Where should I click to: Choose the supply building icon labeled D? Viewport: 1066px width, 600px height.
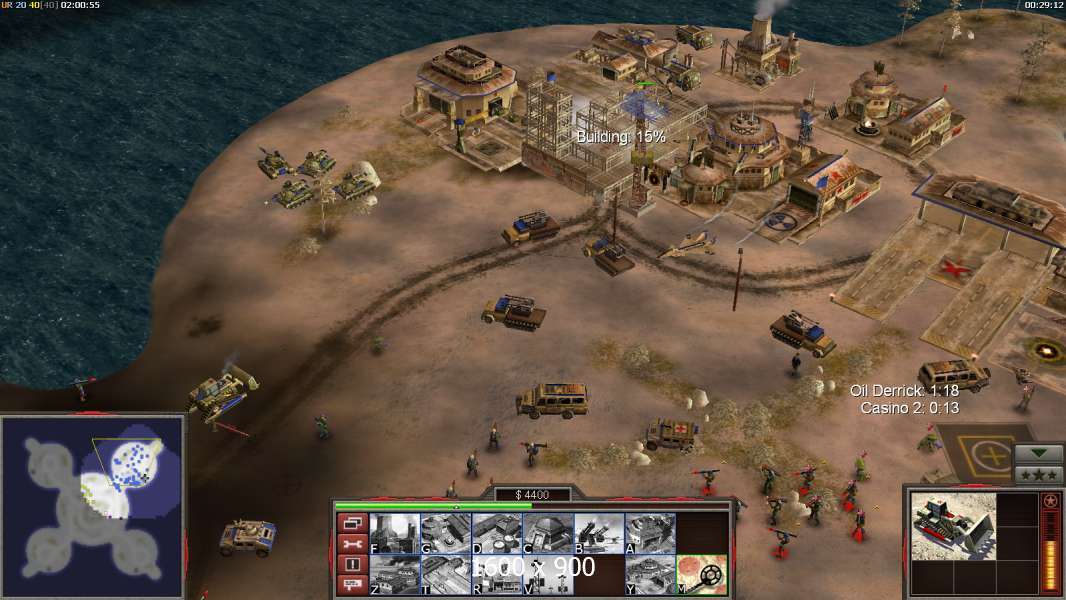point(497,533)
